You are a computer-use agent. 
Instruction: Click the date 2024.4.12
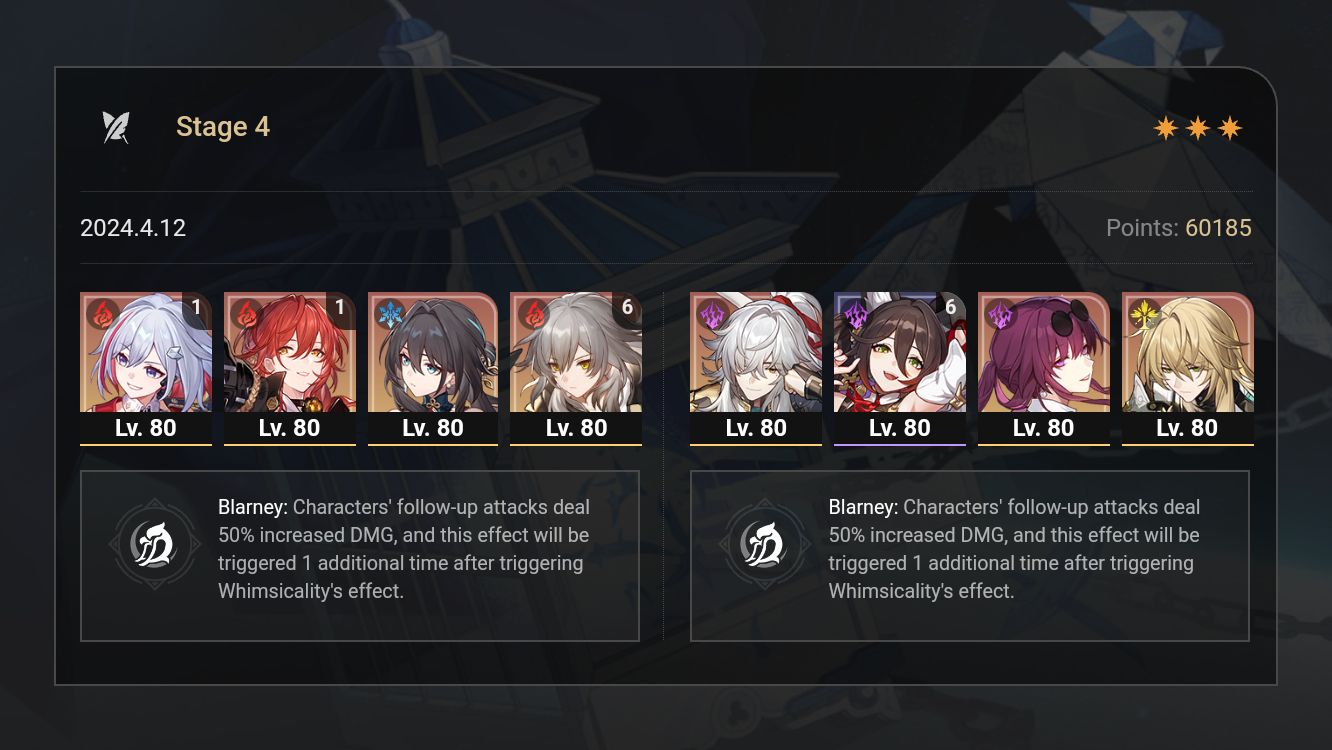tap(133, 228)
